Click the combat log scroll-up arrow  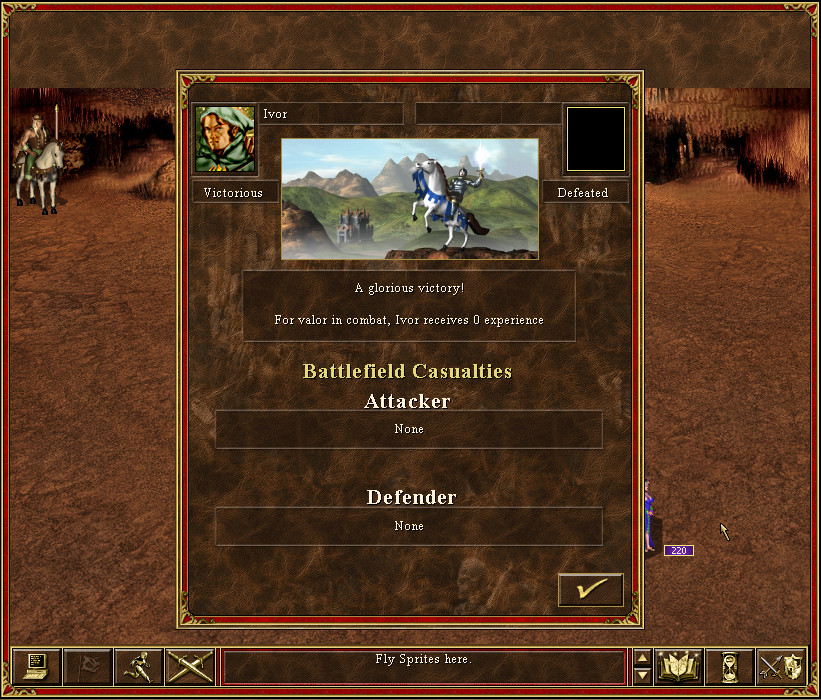click(x=643, y=657)
